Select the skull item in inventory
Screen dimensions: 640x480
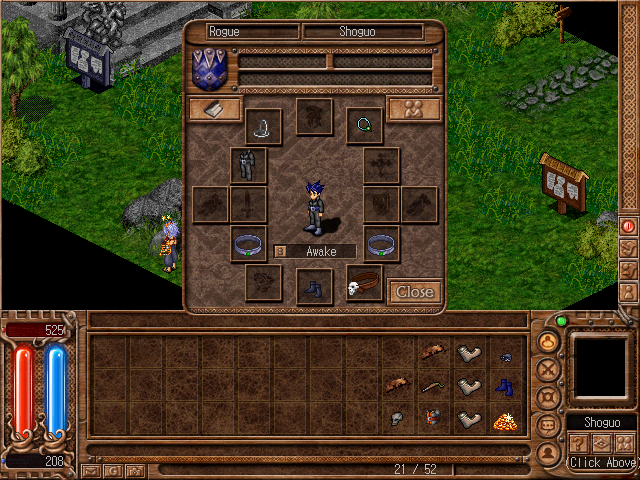click(397, 420)
